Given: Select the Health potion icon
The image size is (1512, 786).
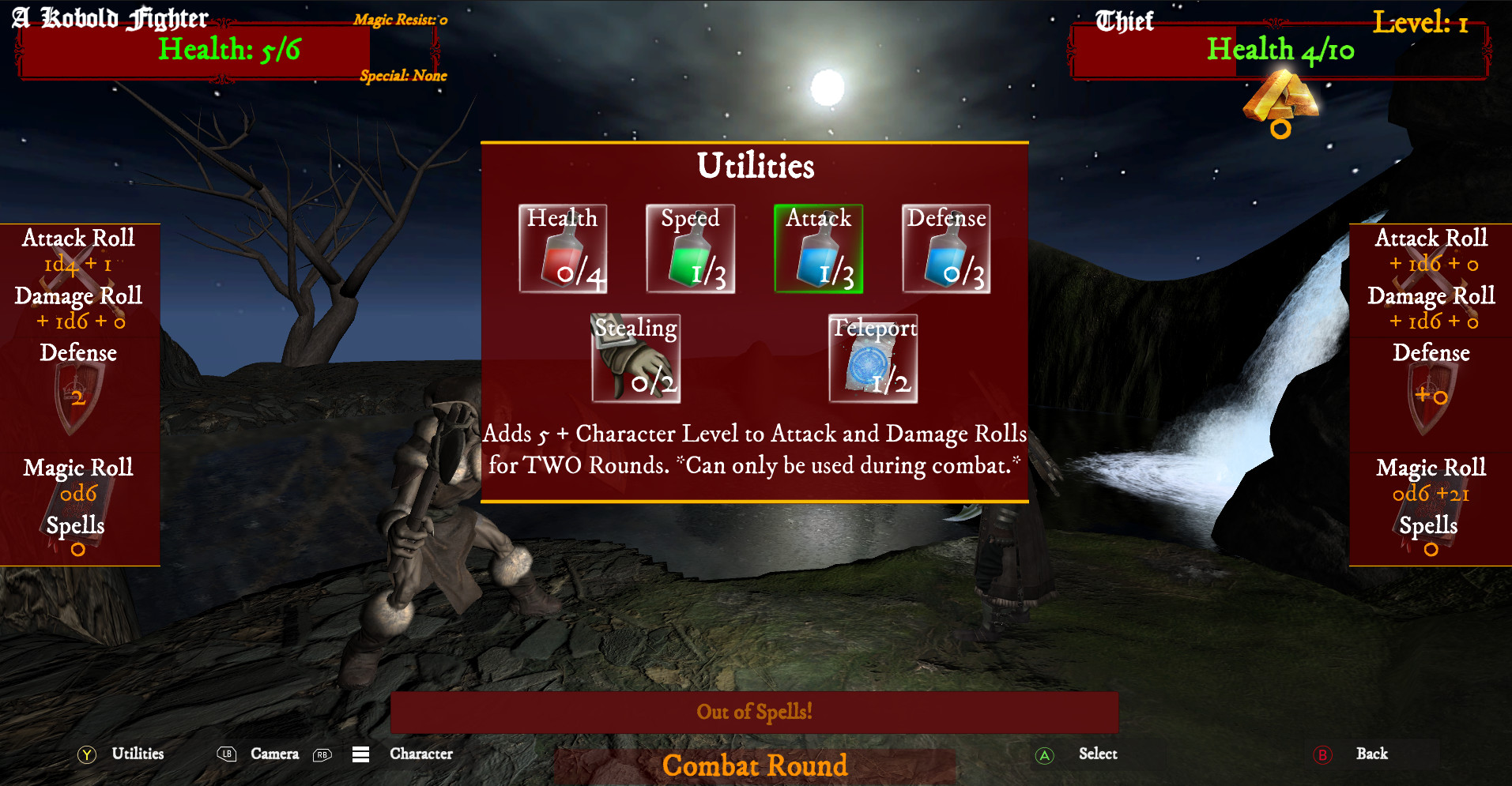Looking at the screenshot, I should coord(563,247).
